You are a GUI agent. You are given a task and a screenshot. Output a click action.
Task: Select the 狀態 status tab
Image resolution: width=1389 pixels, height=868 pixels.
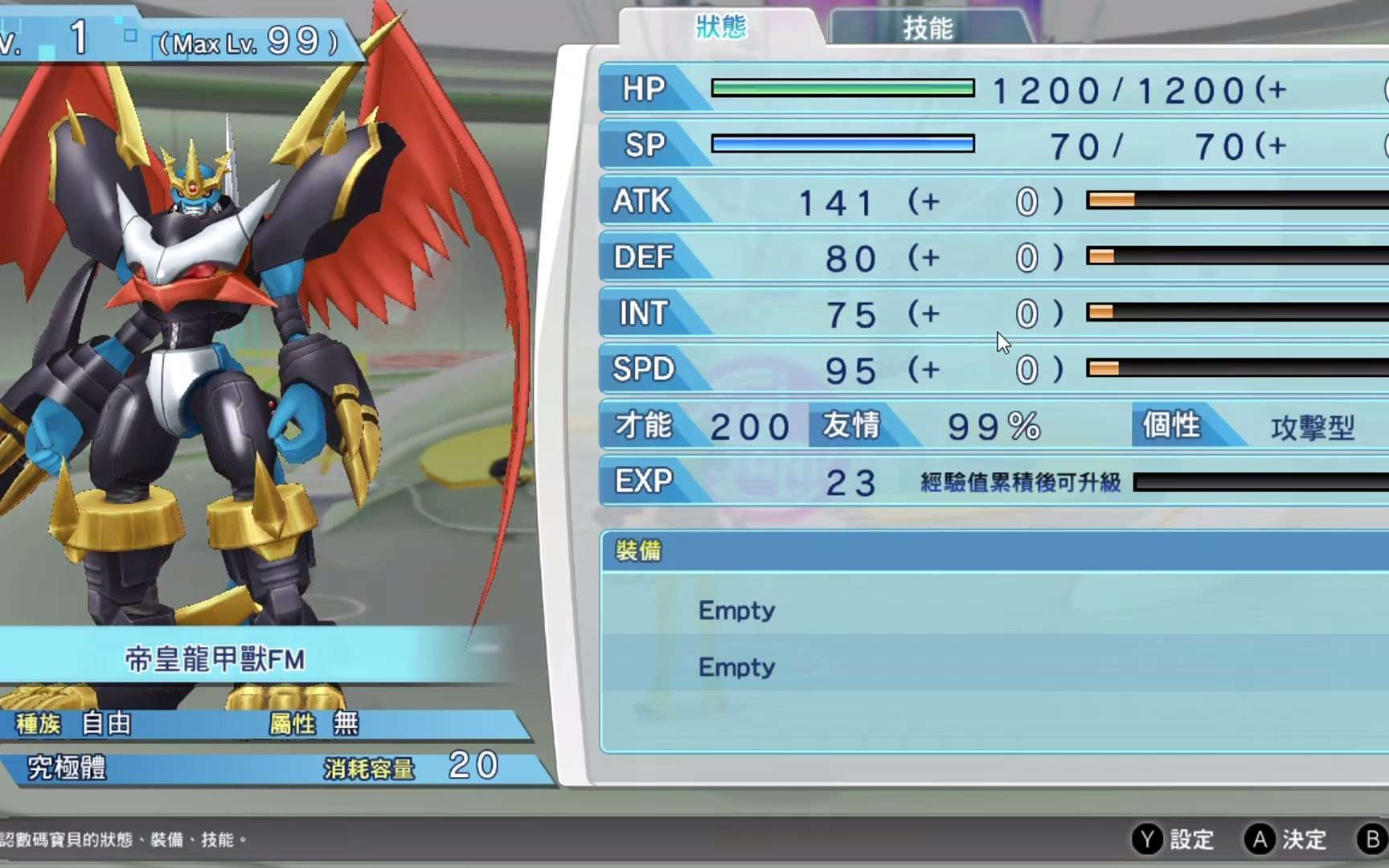tap(721, 27)
